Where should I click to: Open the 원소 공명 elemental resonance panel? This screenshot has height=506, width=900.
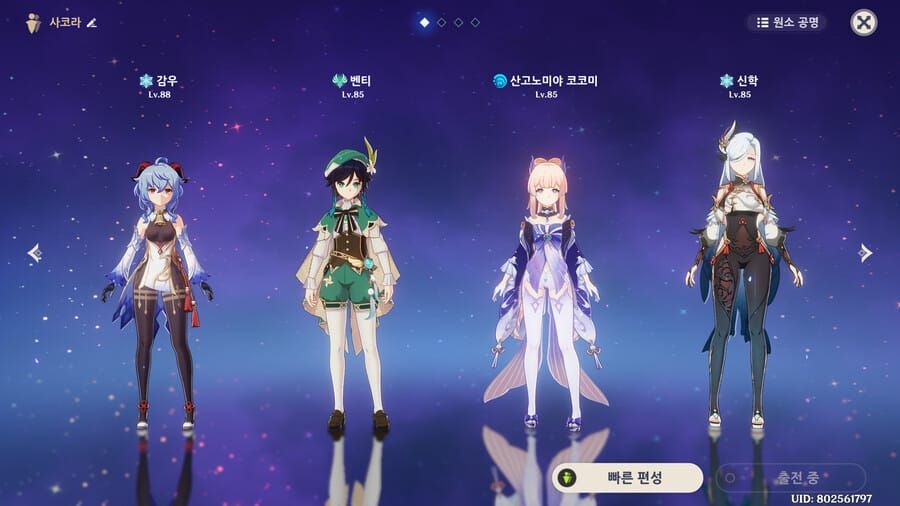point(786,22)
